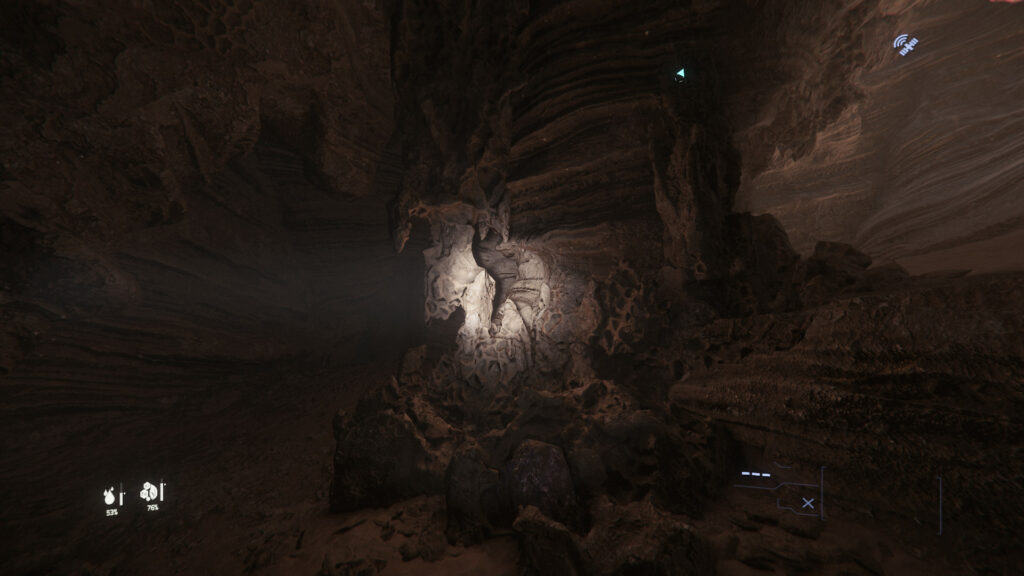
Task: Open the satellite signal indicator
Action: click(x=906, y=45)
